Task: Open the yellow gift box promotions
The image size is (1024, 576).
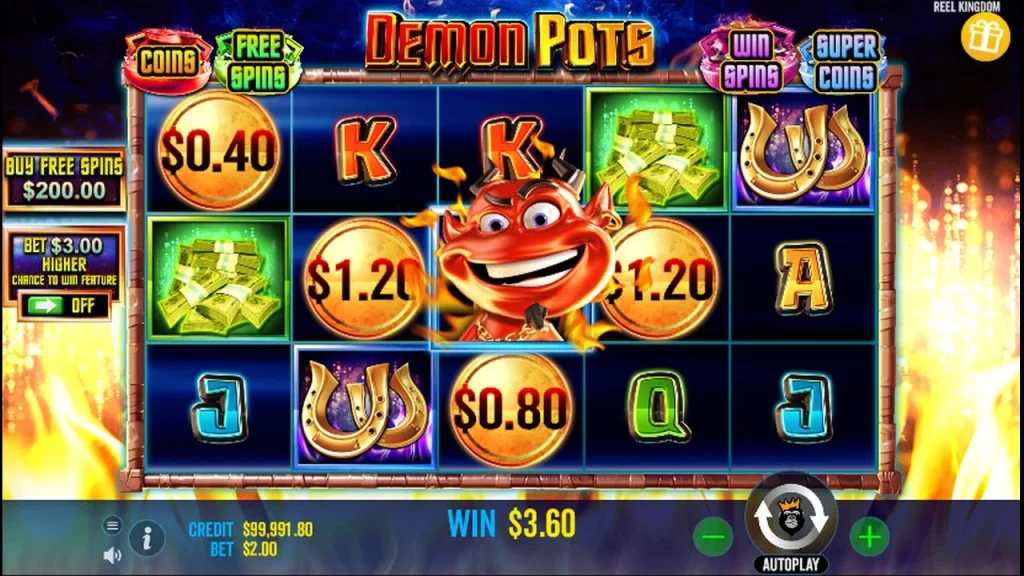Action: pyautogui.click(x=985, y=36)
